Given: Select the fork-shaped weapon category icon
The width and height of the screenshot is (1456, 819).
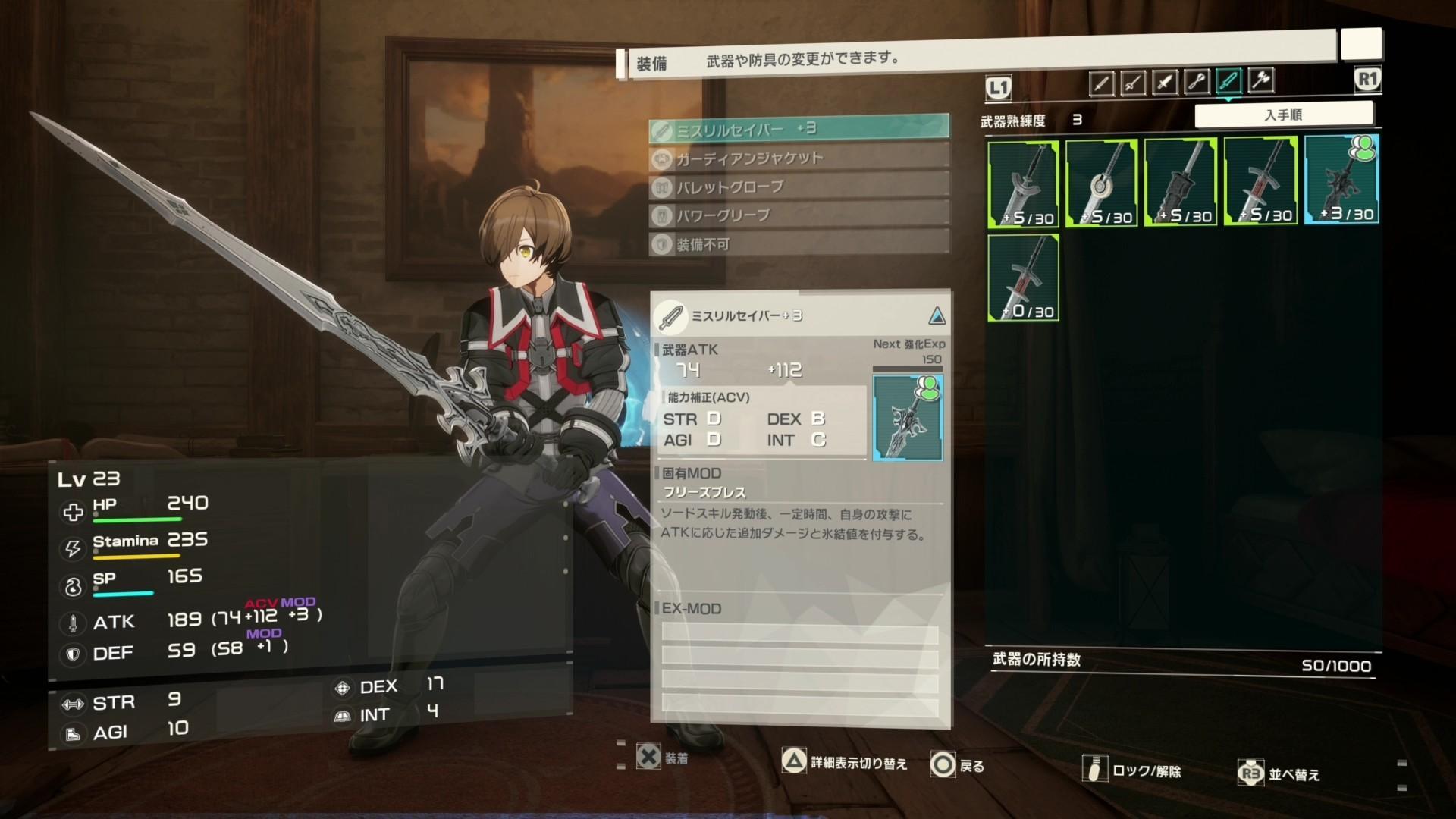Looking at the screenshot, I should click(1197, 82).
